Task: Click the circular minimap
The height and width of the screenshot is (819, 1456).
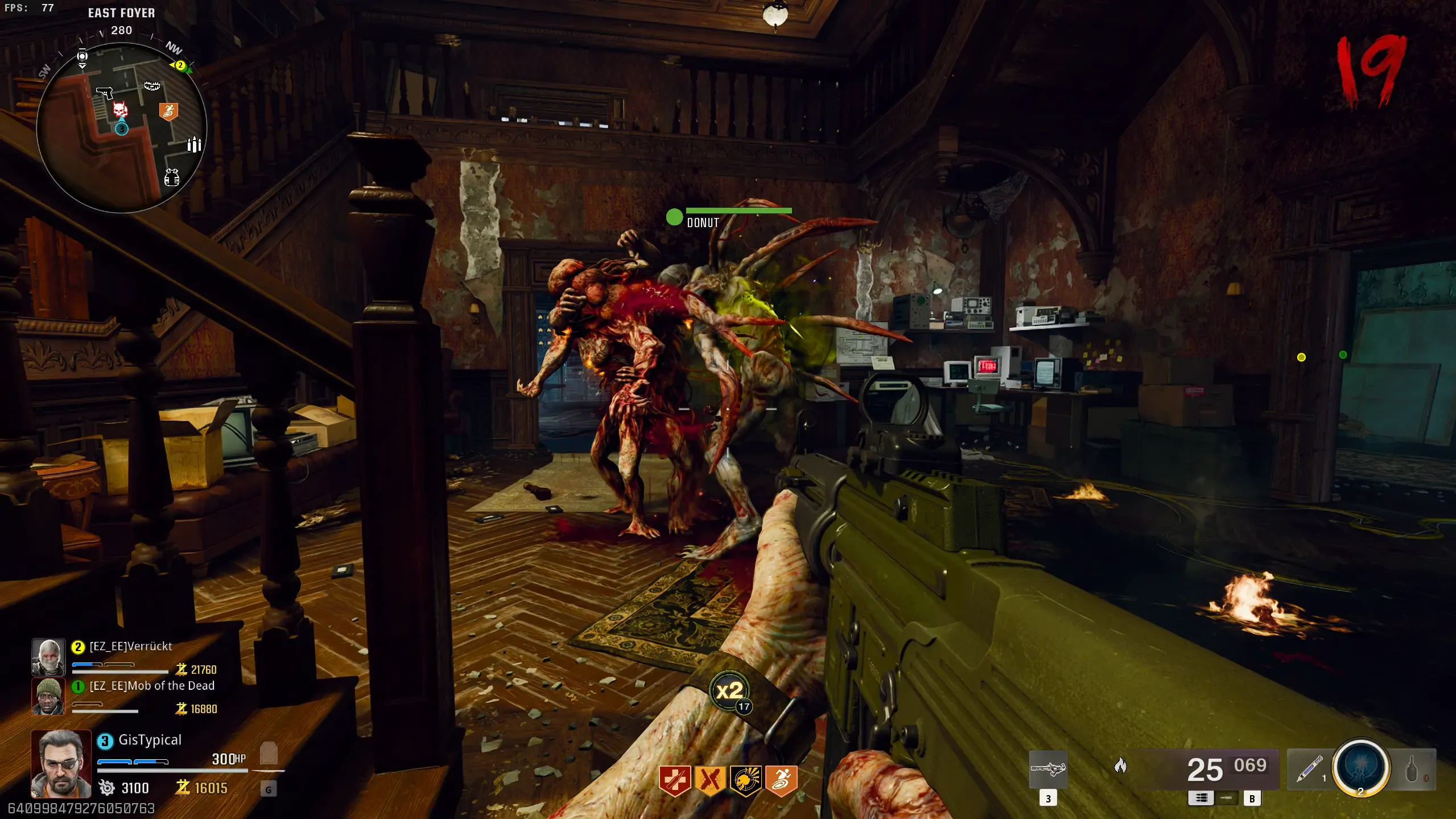Action: coord(121,127)
